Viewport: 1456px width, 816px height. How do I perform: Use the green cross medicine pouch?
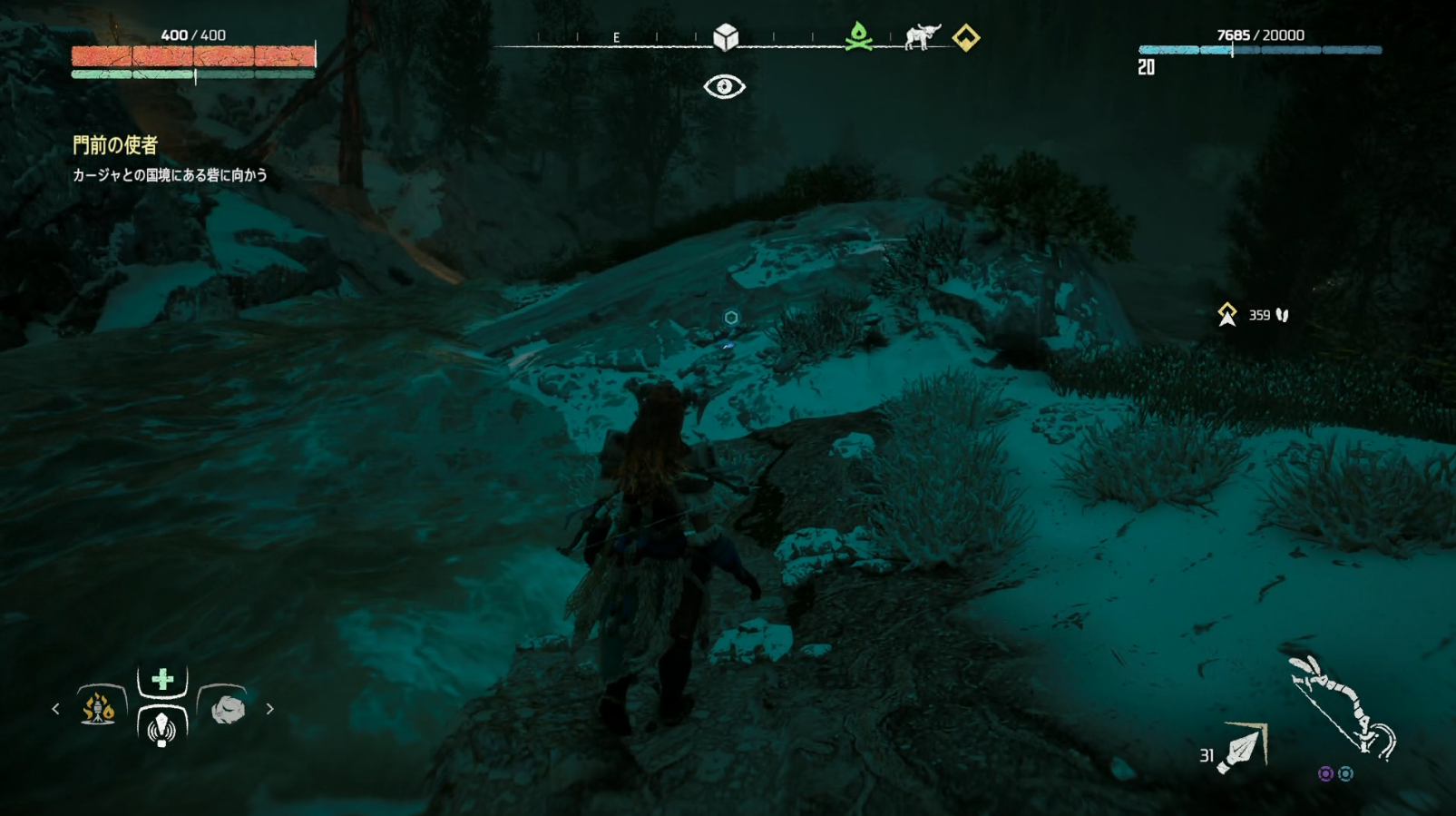[x=162, y=679]
